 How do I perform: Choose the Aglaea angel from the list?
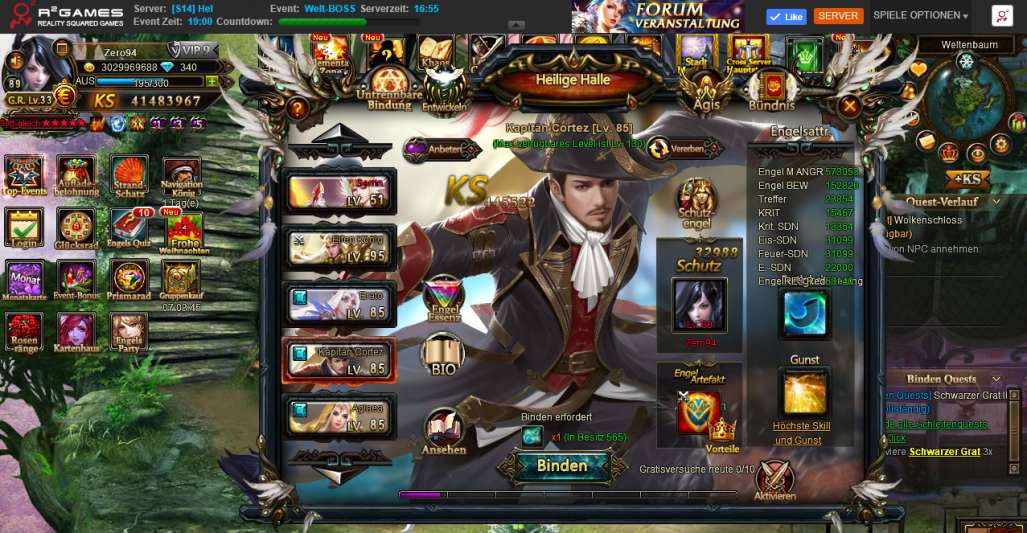[341, 416]
